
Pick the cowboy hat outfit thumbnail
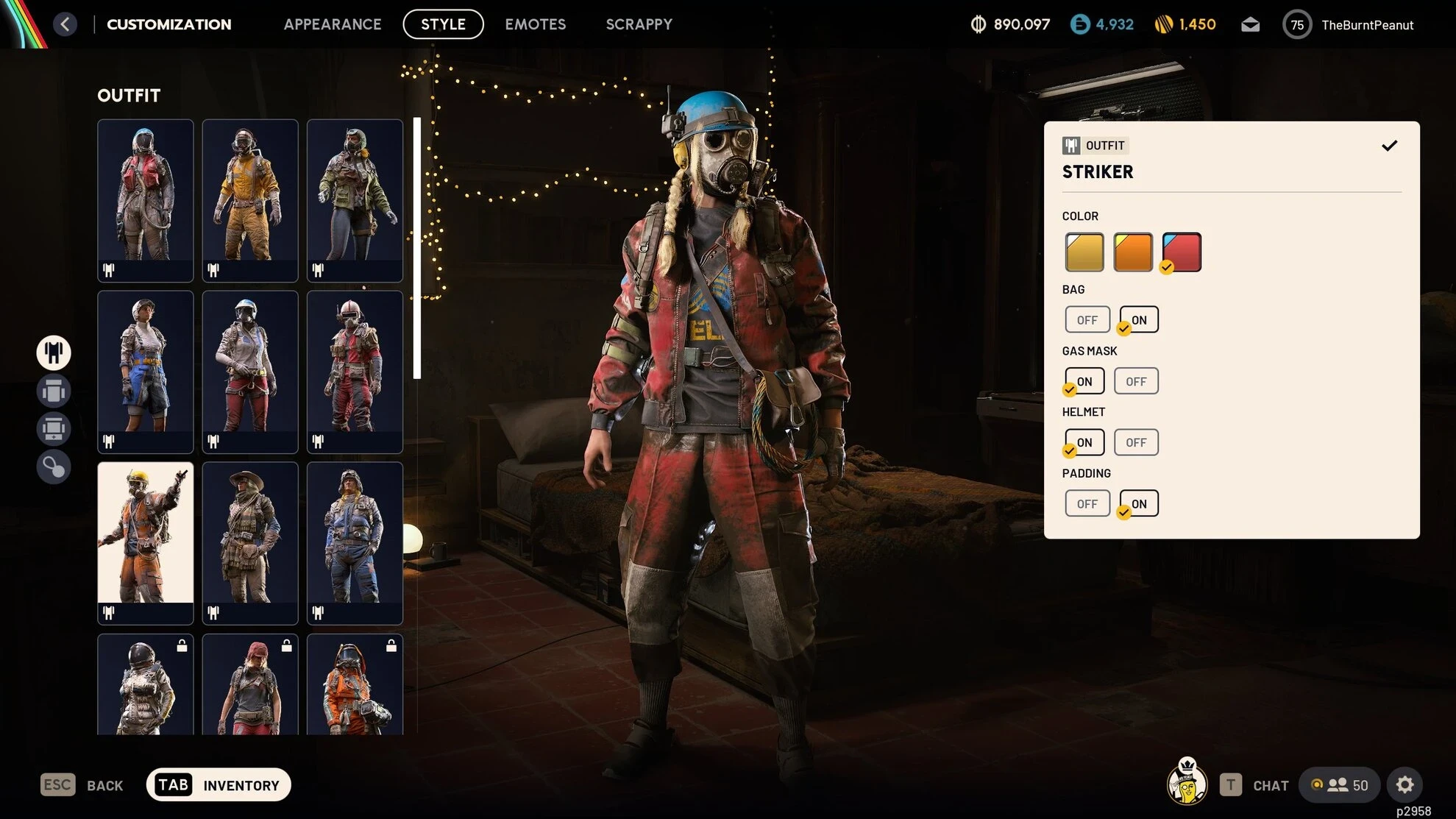(250, 542)
